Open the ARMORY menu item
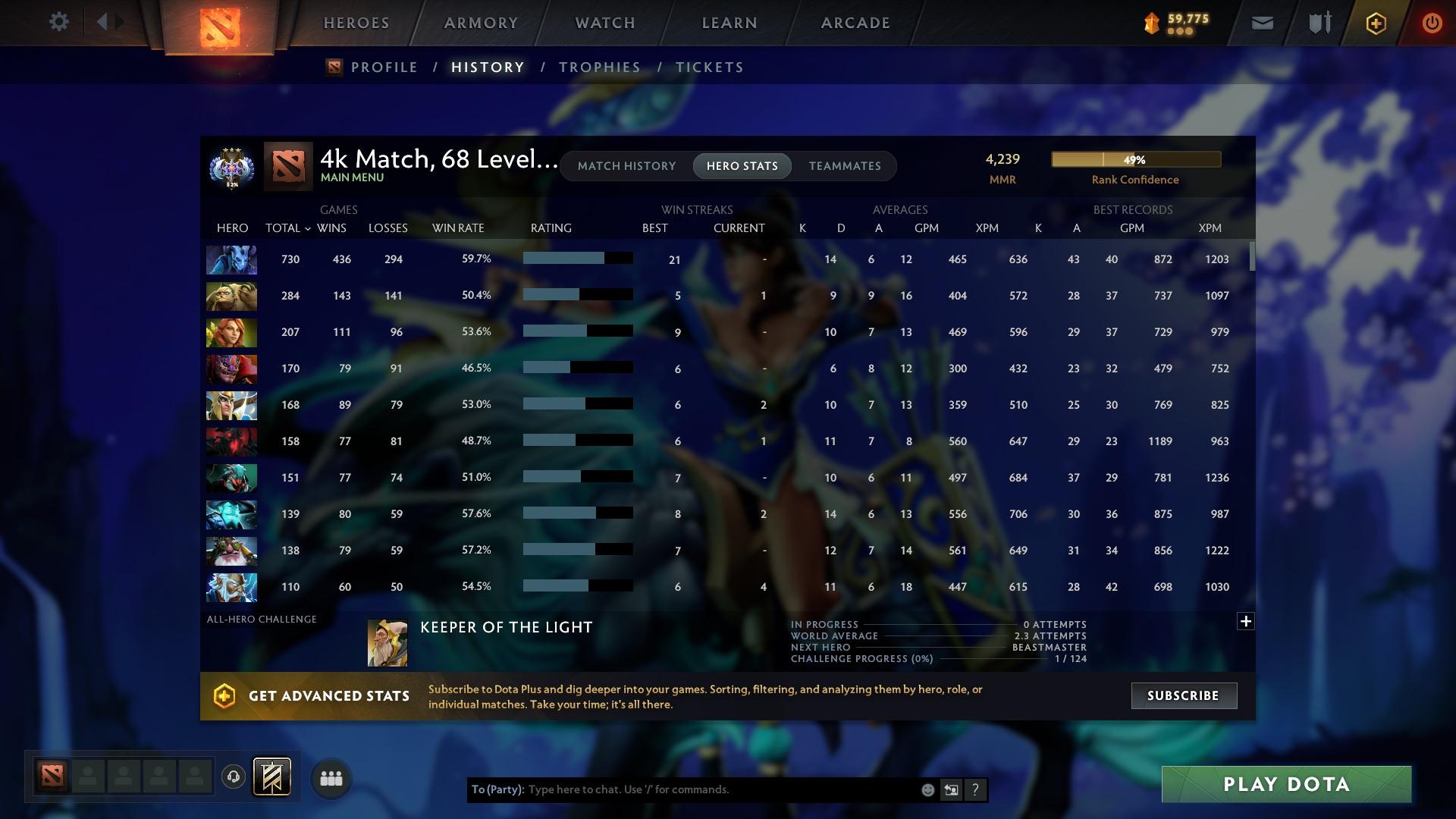The image size is (1456, 819). [481, 23]
